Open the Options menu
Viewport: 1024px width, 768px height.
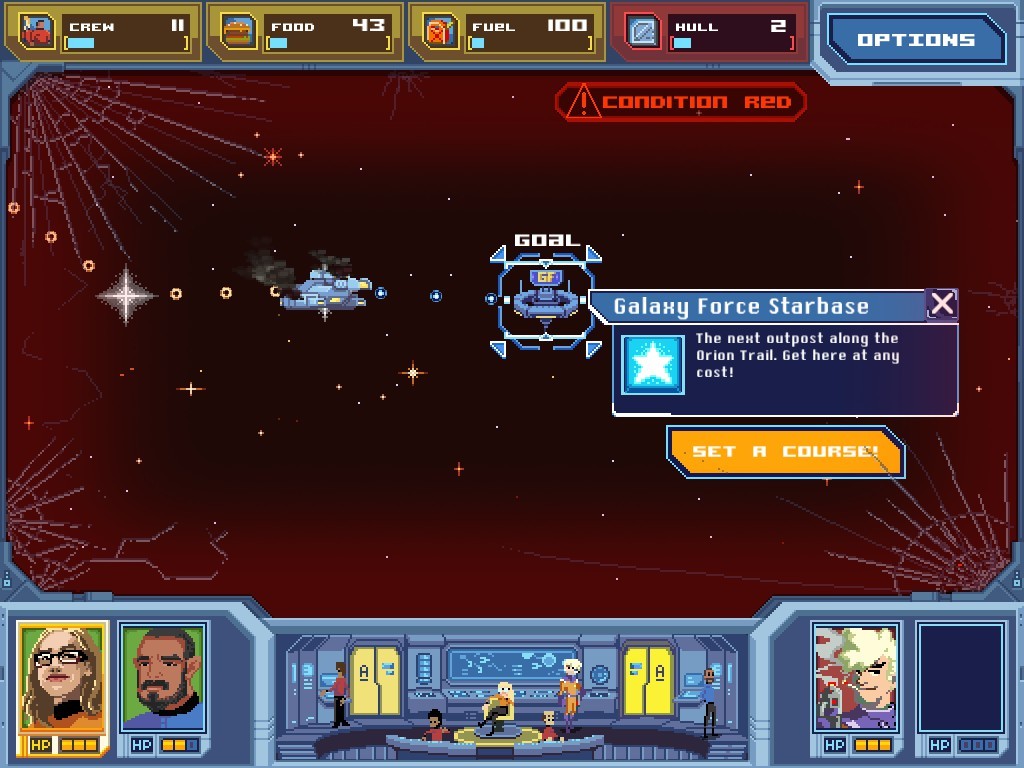point(915,40)
